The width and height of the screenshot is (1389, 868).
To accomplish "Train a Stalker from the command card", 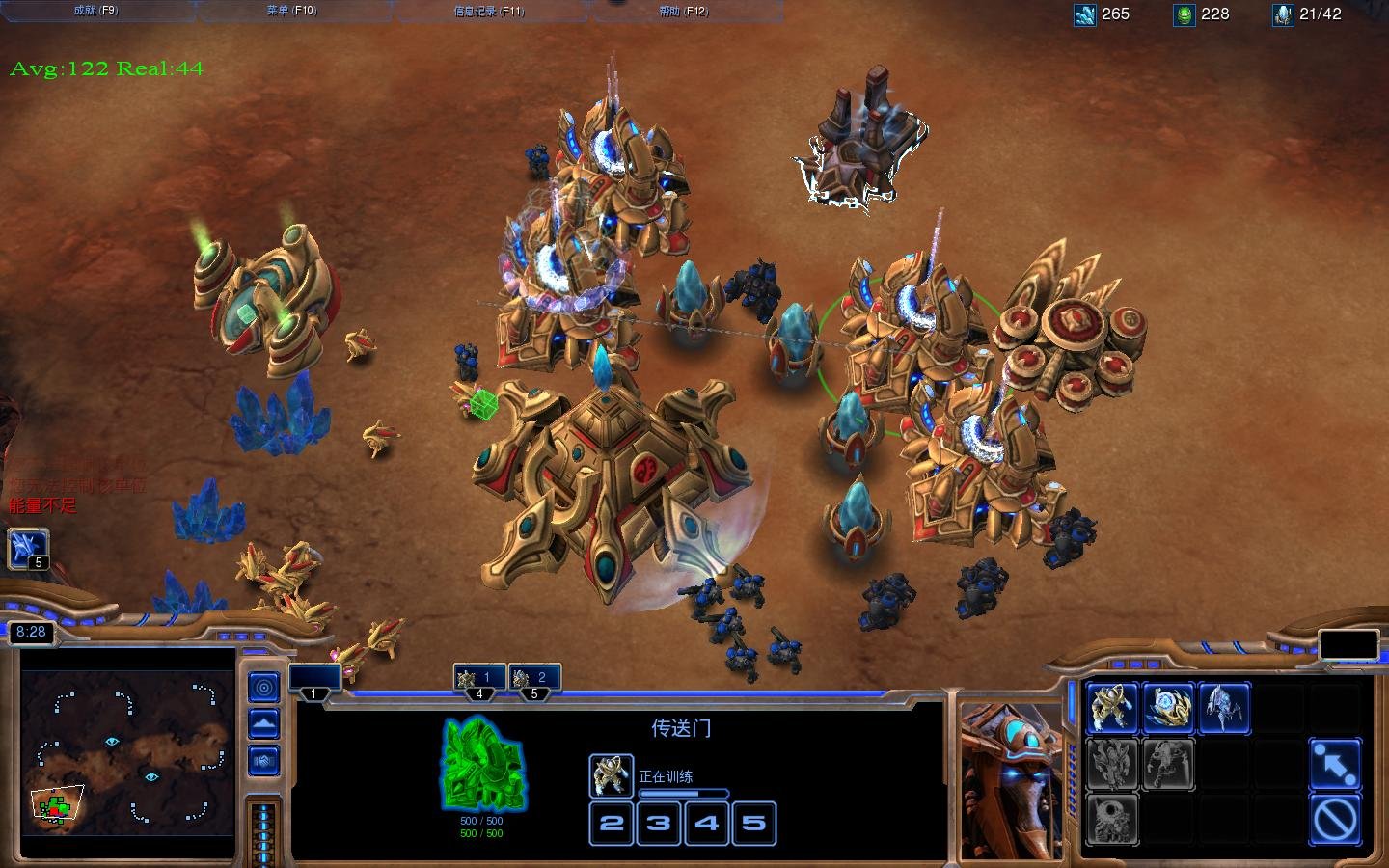I will click(1224, 707).
